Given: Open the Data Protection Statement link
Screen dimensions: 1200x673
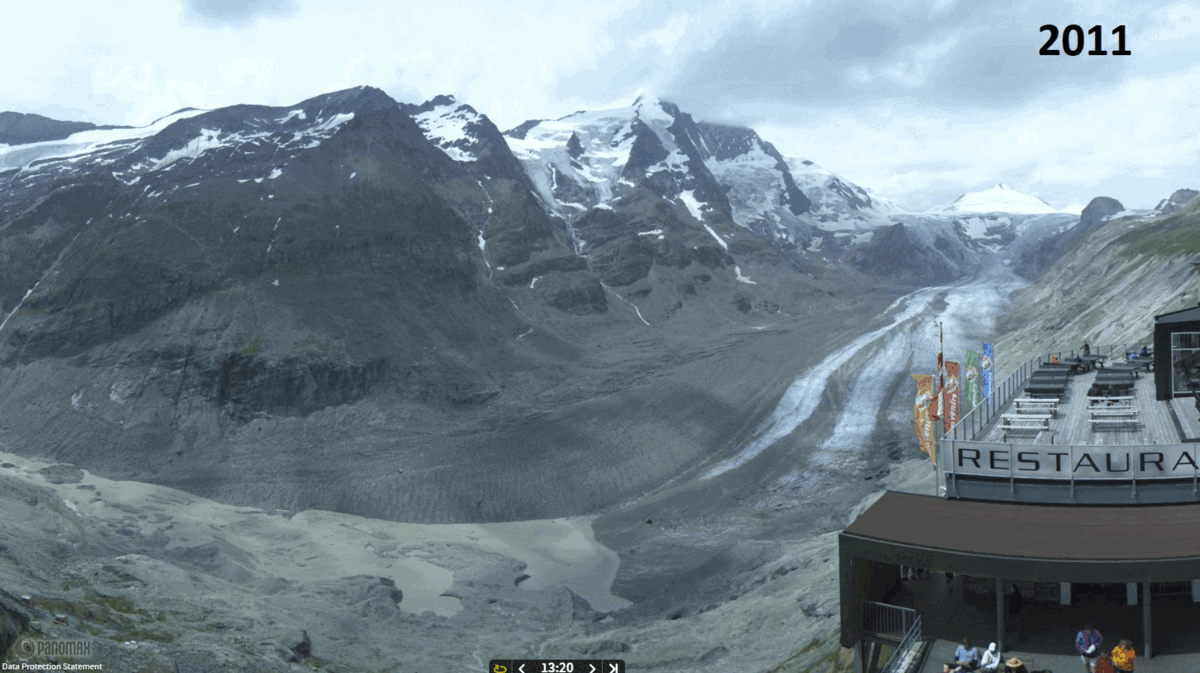Looking at the screenshot, I should pos(51,667).
